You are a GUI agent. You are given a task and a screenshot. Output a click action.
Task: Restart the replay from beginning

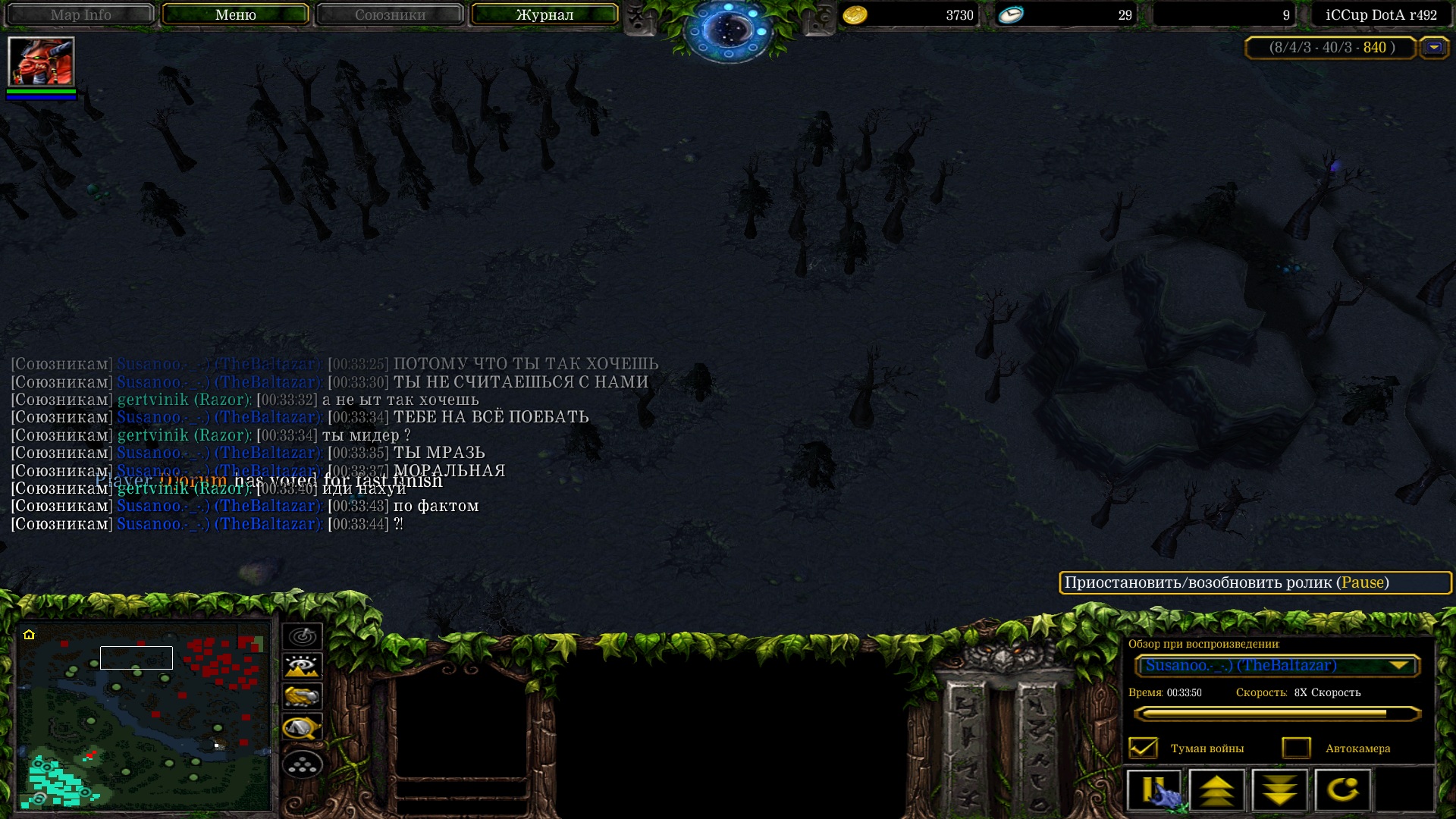[x=1343, y=790]
